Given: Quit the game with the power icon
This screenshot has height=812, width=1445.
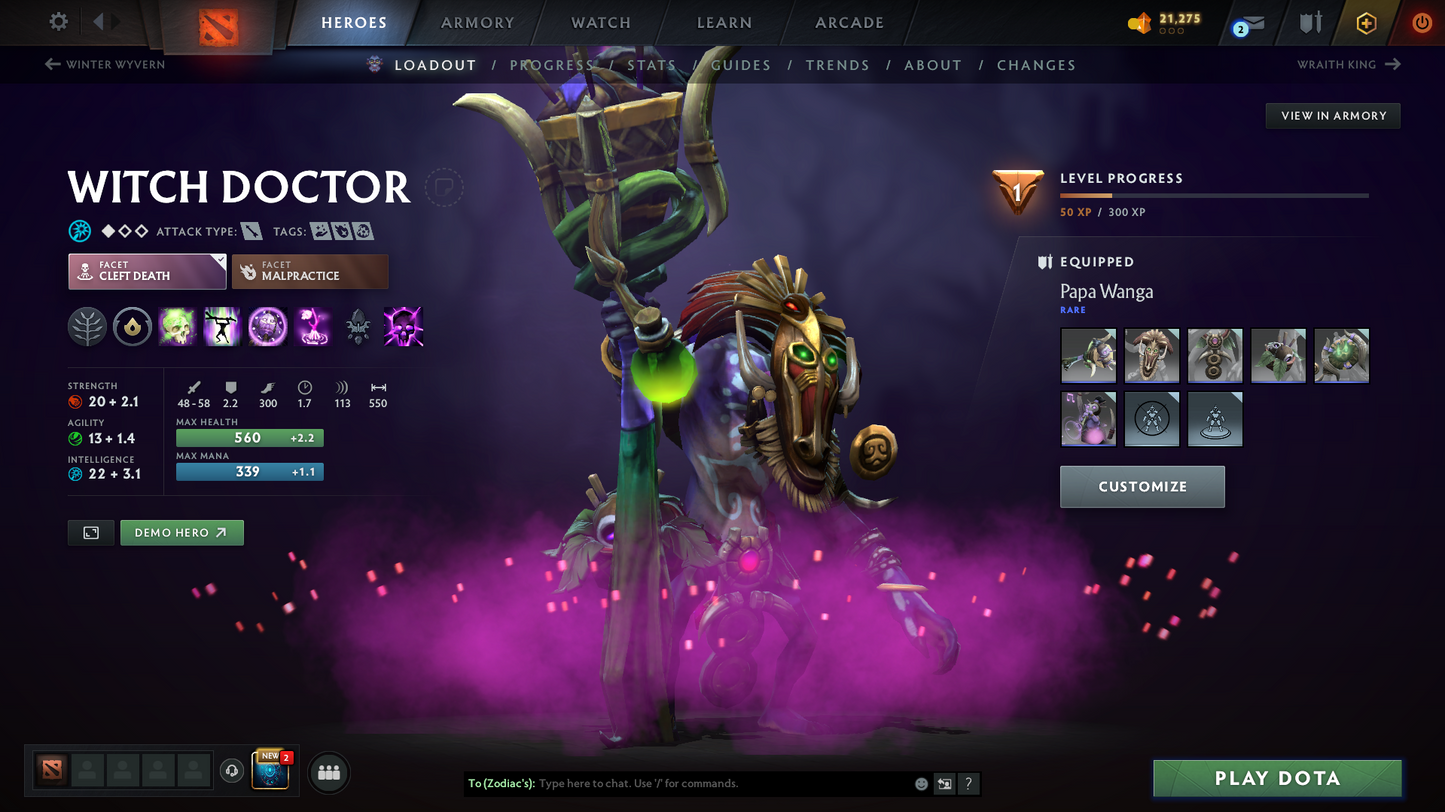Looking at the screenshot, I should 1421,23.
